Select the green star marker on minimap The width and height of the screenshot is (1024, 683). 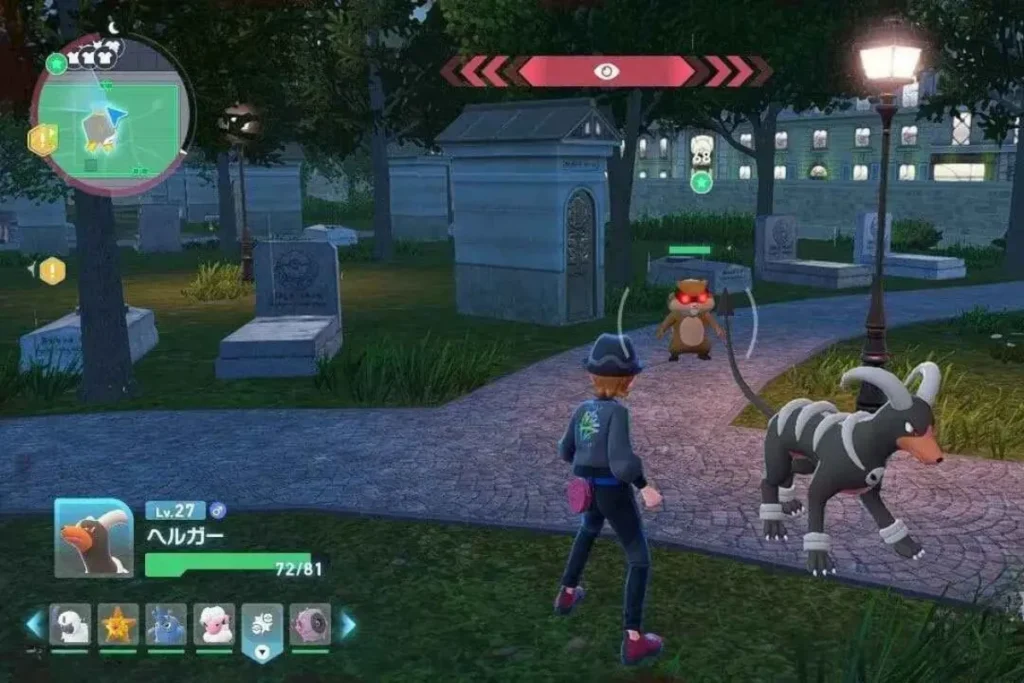pos(57,63)
